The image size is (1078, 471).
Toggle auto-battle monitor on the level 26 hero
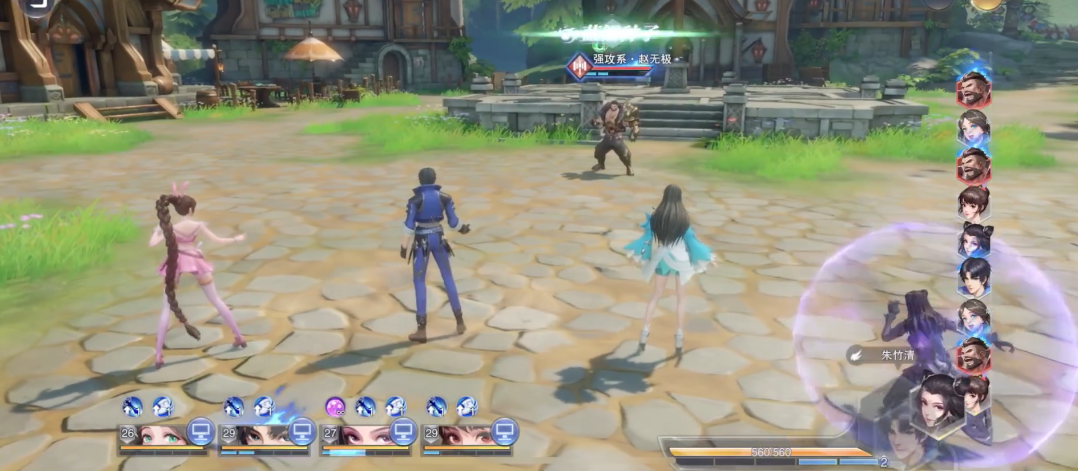tap(201, 430)
